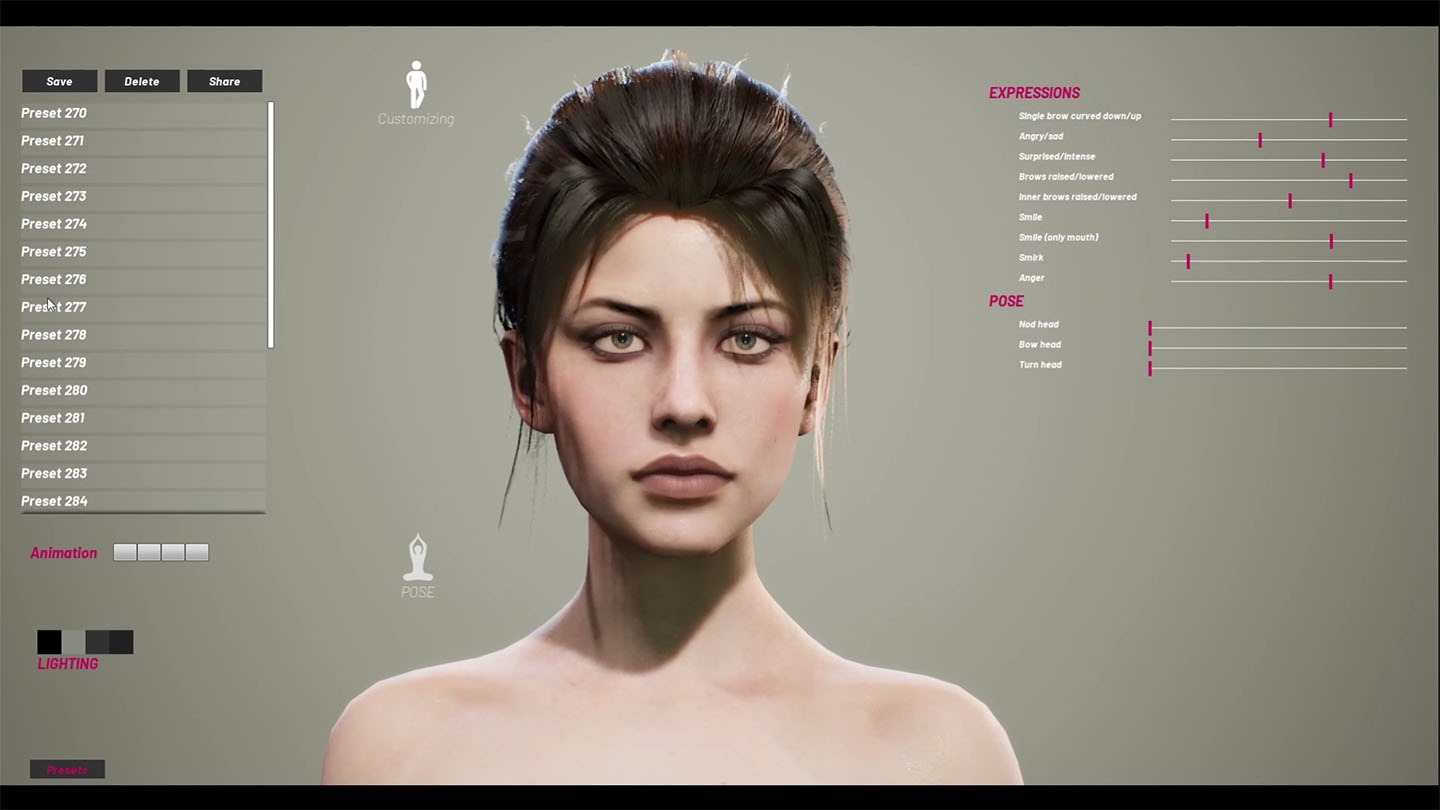Set the Smile expression slider
Image resolution: width=1440 pixels, height=810 pixels.
1207,221
